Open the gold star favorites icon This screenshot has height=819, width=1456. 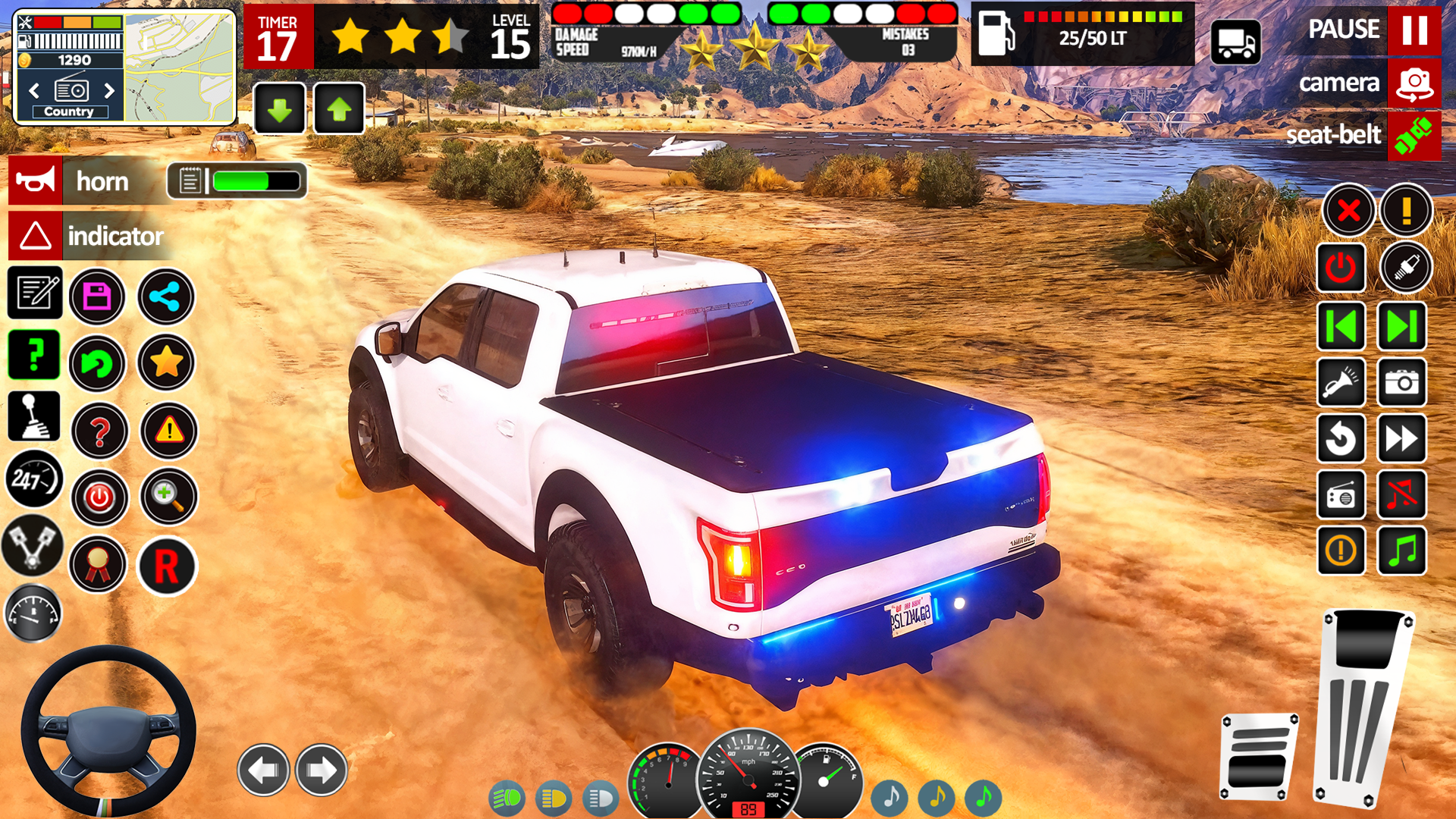point(166,362)
